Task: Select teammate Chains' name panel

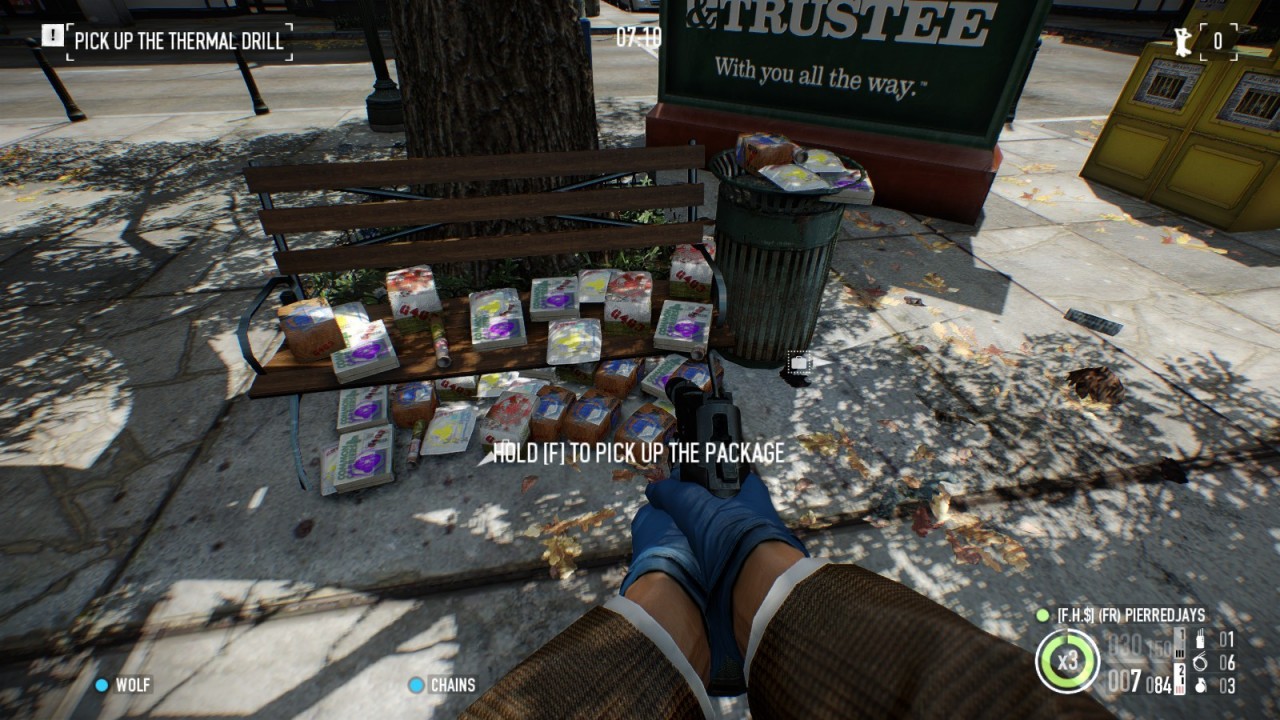Action: coord(452,685)
